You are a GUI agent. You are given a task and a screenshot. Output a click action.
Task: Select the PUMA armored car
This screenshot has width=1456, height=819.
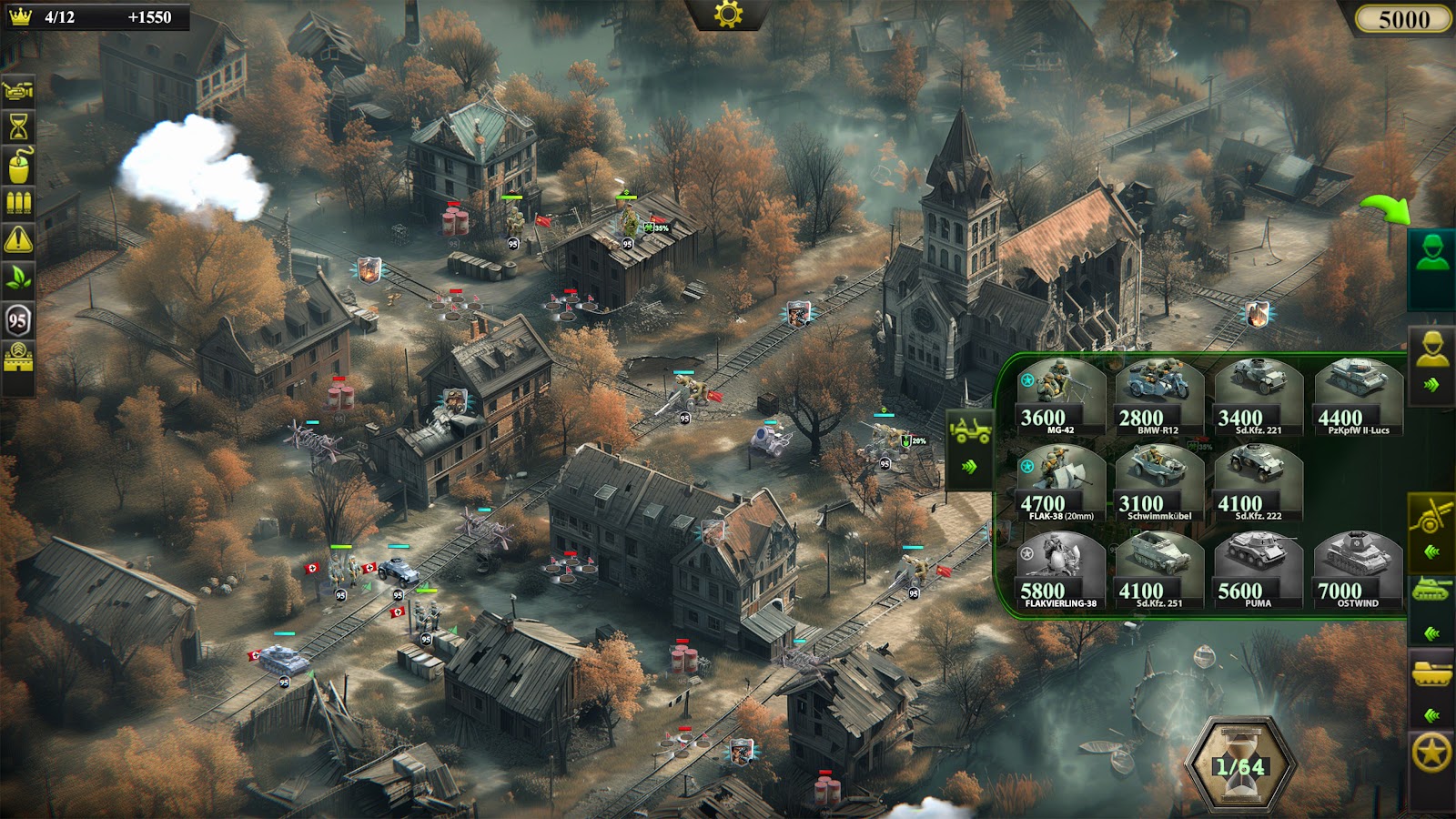pos(1259,570)
